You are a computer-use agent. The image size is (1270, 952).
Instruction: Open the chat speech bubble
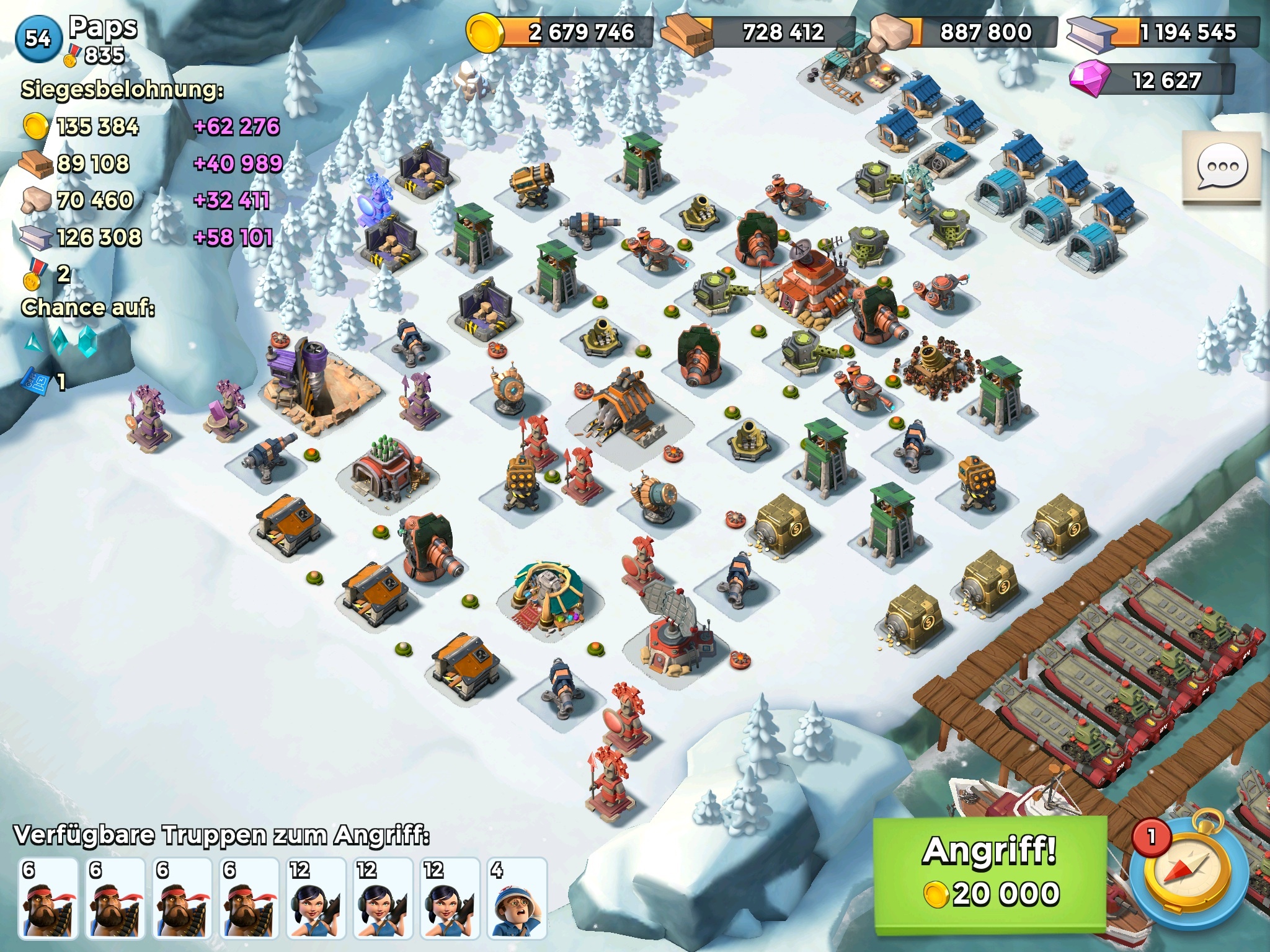coord(1221,167)
